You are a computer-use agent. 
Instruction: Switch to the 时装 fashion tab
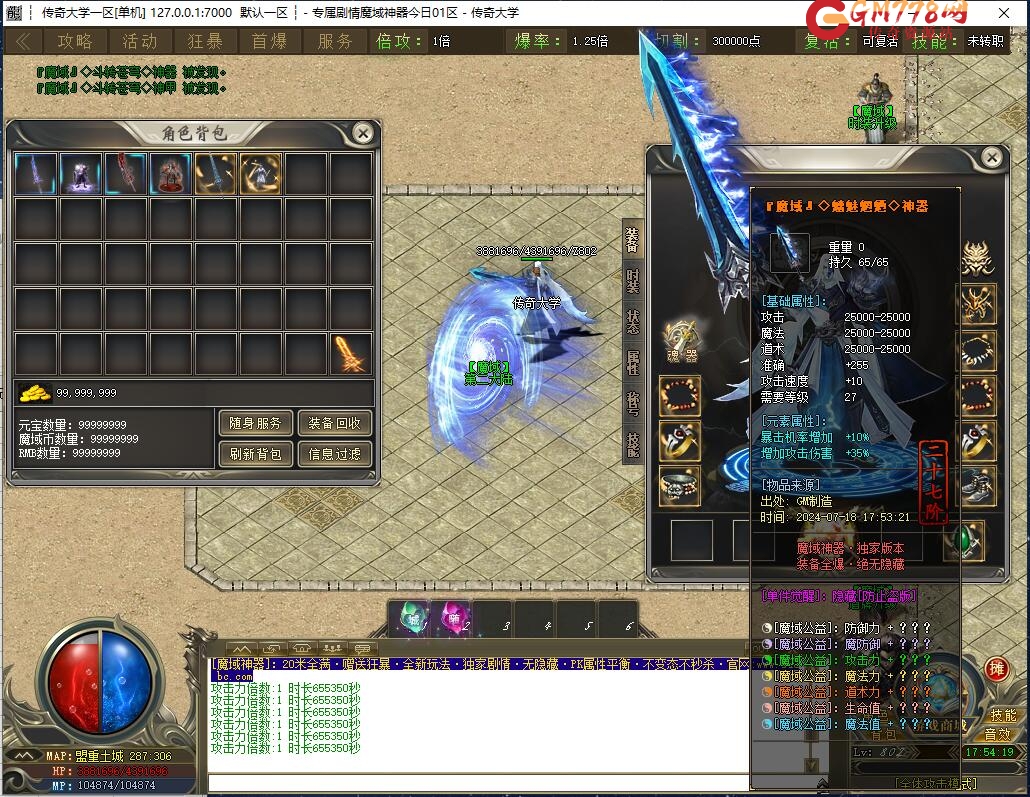[633, 279]
